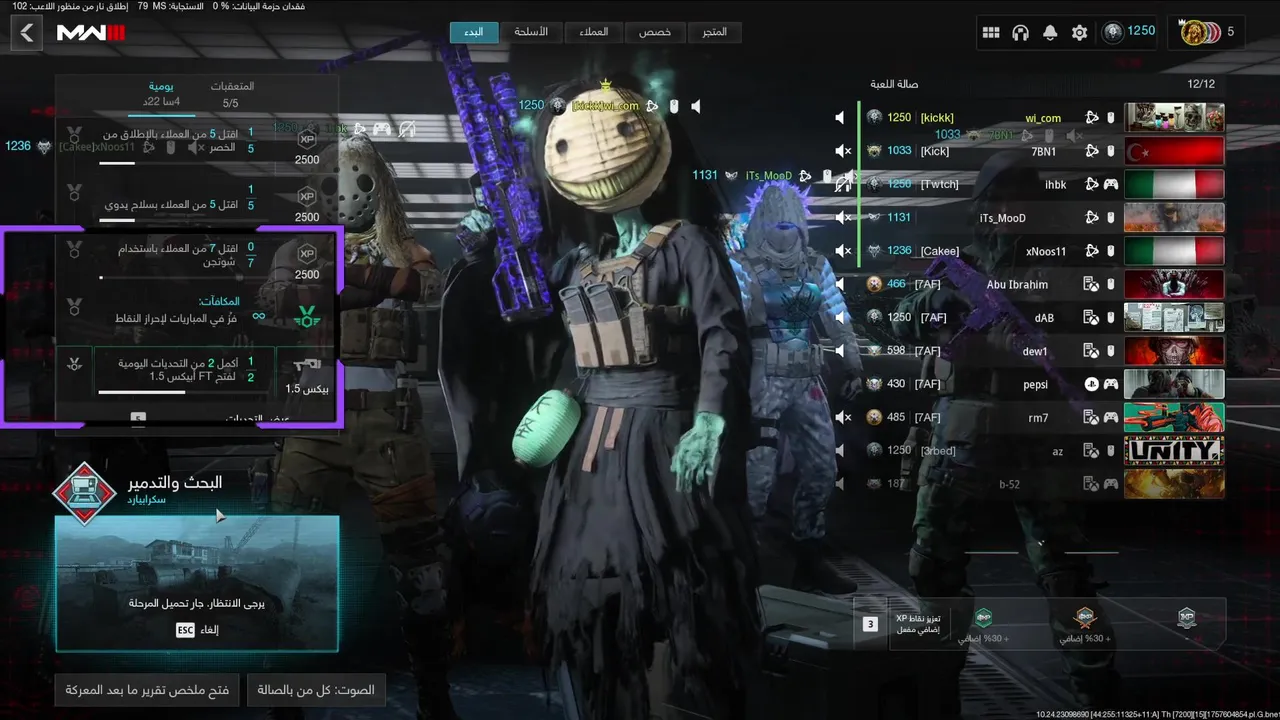Show notifications with the bell icon
Viewport: 1280px width, 720px height.
(x=1050, y=33)
